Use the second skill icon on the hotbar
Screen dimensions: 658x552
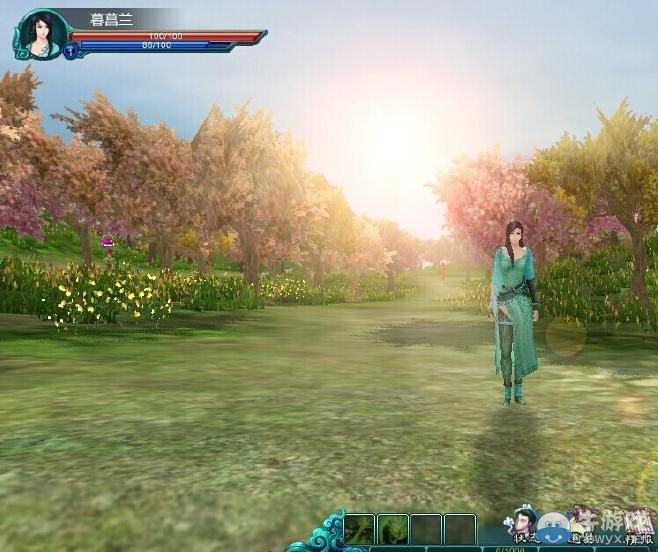pos(393,529)
